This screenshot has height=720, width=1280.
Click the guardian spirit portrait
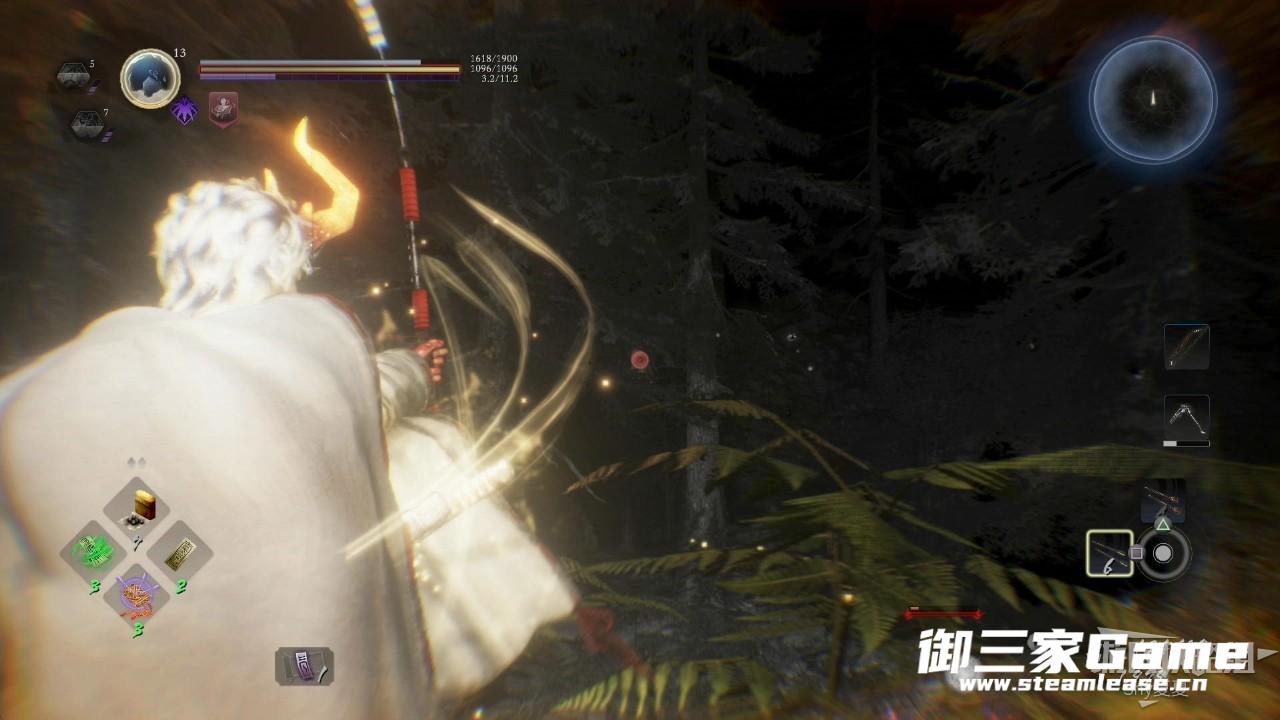(150, 78)
